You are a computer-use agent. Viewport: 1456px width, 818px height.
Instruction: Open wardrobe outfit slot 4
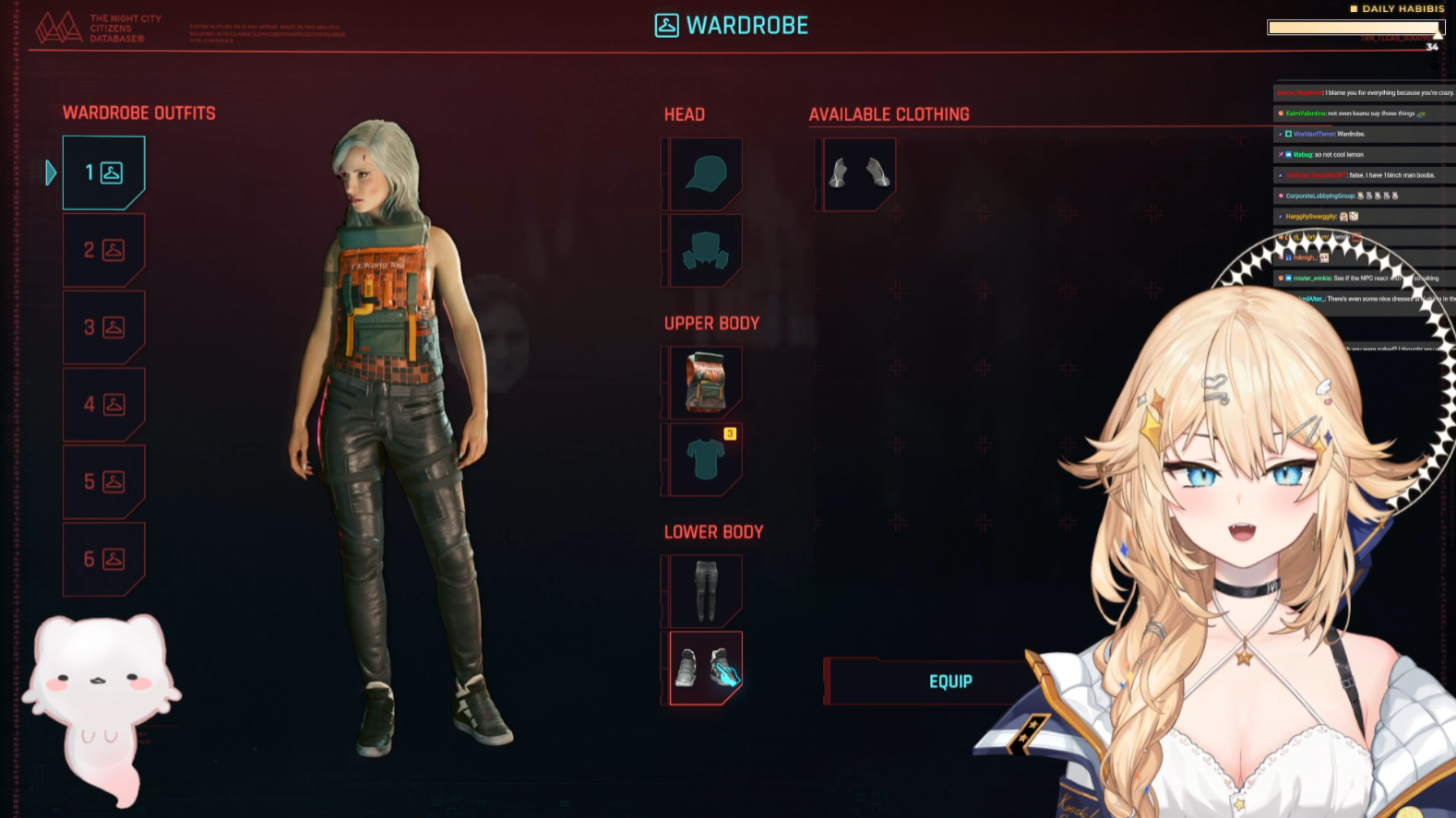(103, 404)
